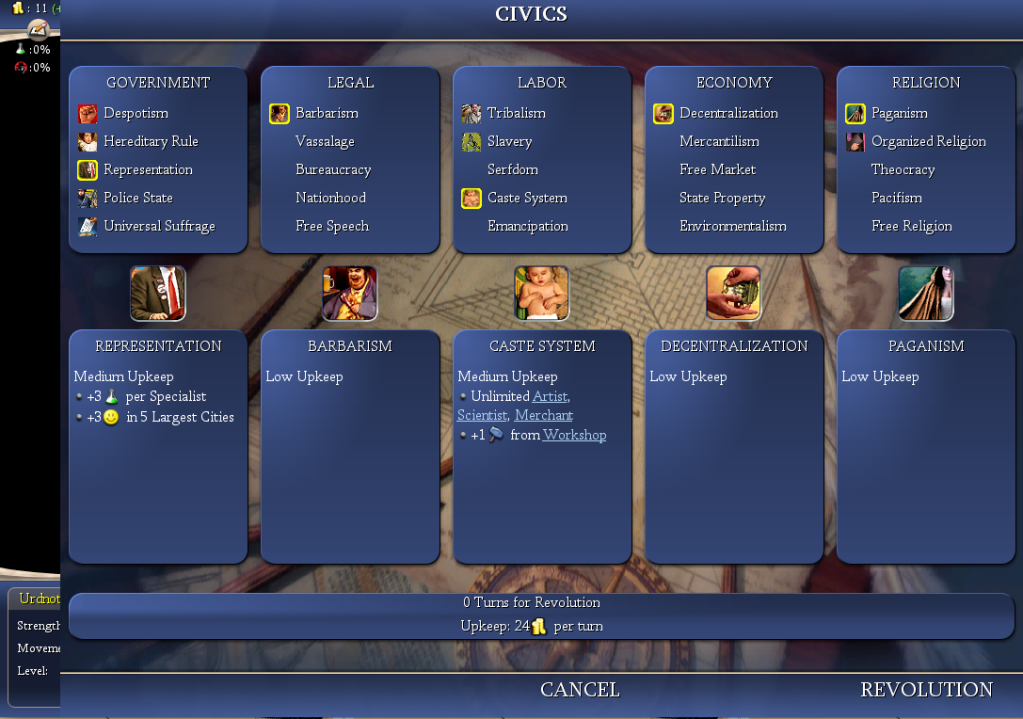Select Mercantilism economy civic
The width and height of the screenshot is (1023, 719).
pos(719,142)
